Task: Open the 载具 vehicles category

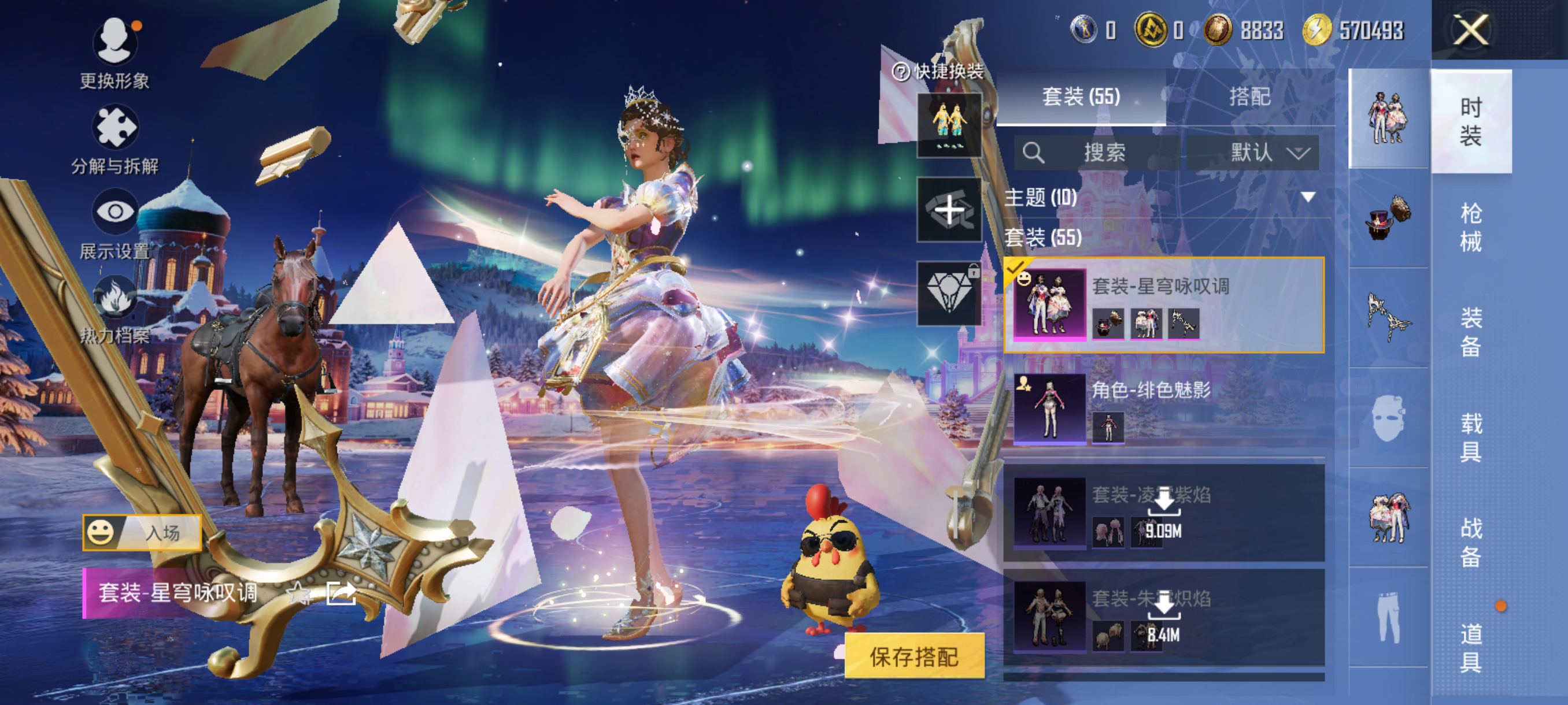Action: (1471, 437)
